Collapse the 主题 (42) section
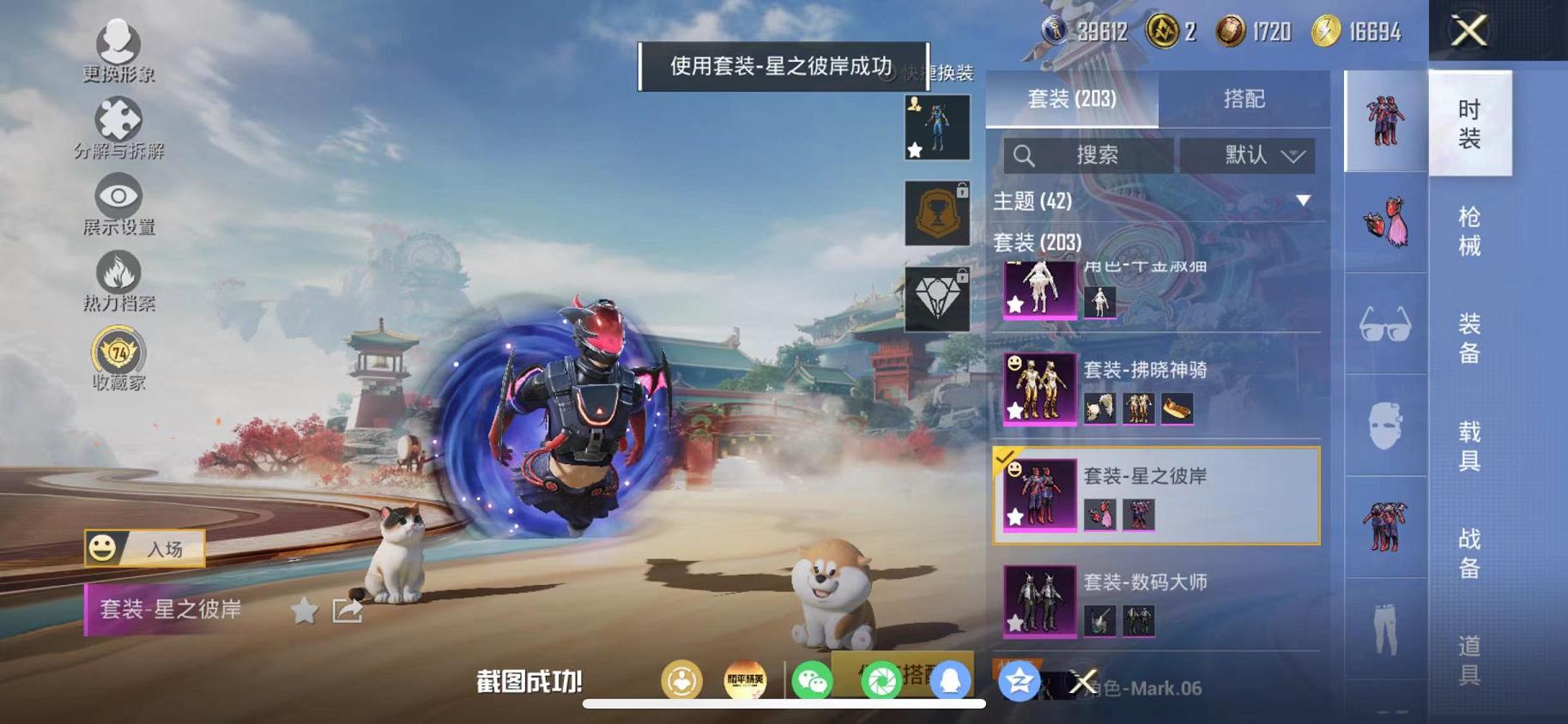 click(1303, 202)
